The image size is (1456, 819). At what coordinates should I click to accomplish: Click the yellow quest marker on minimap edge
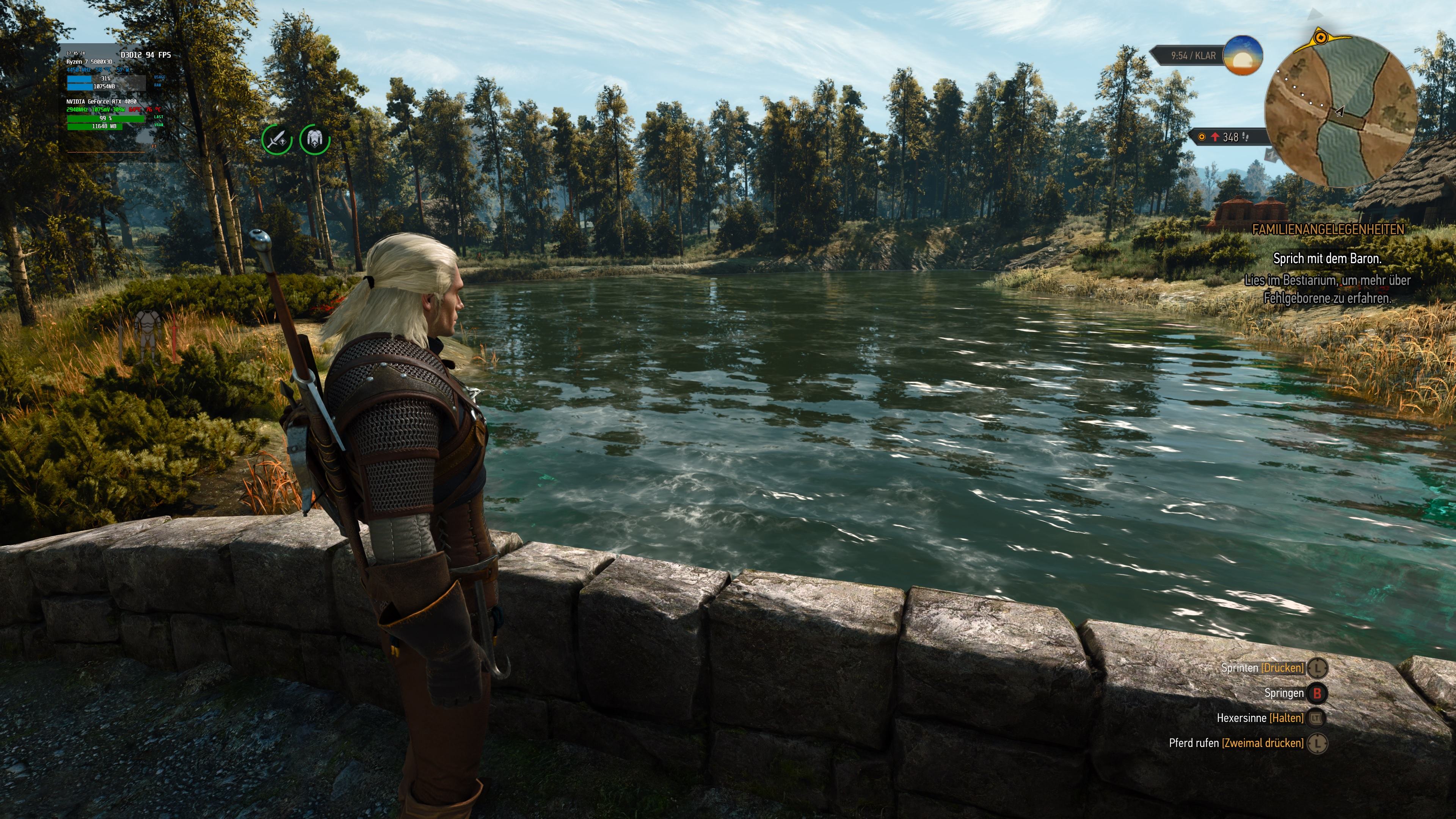(x=1320, y=38)
